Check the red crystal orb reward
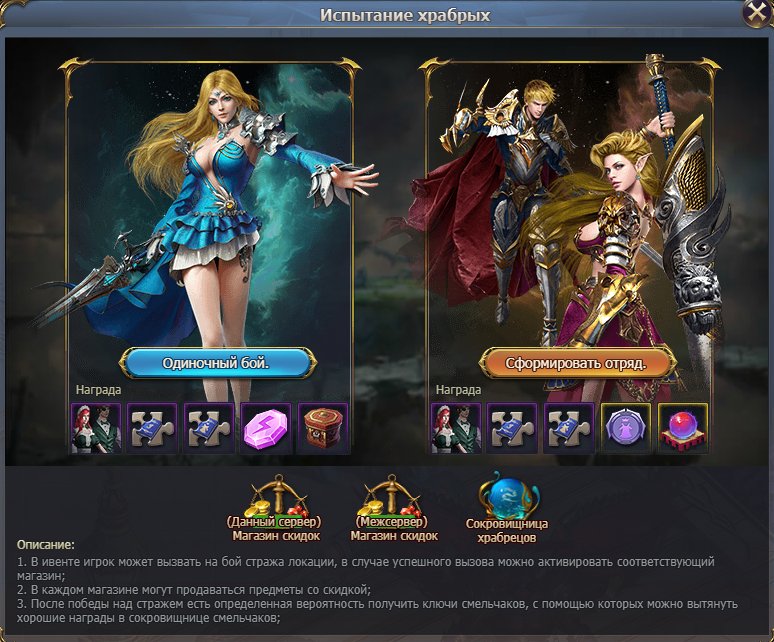774x642 pixels. [682, 428]
